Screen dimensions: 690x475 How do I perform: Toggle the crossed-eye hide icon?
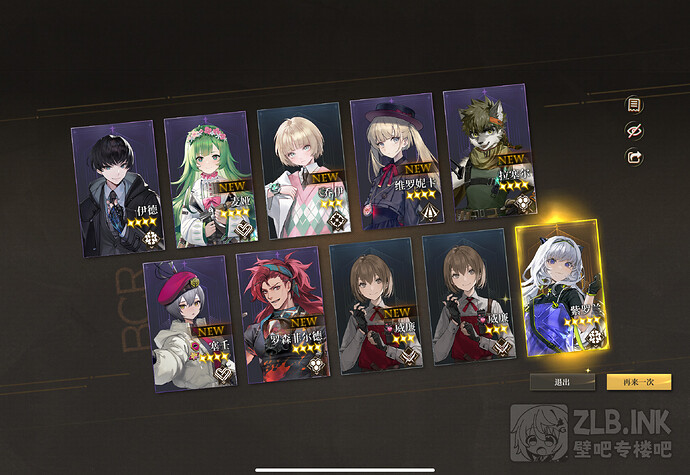click(x=633, y=130)
